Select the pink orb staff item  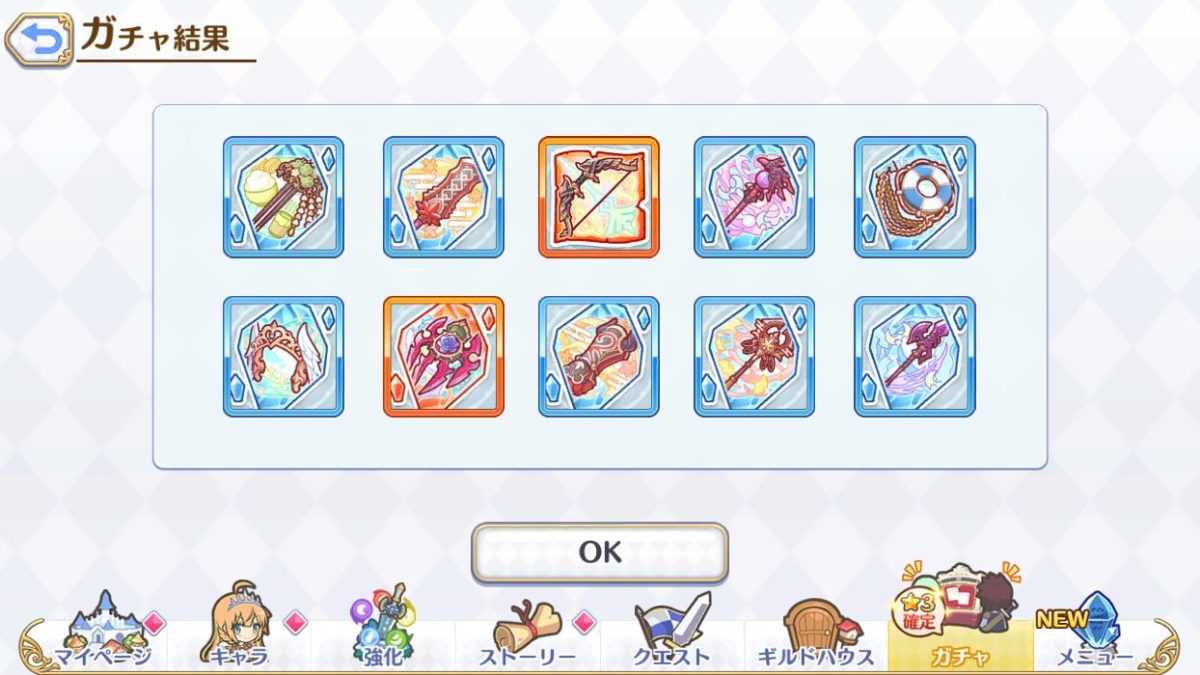tap(754, 197)
